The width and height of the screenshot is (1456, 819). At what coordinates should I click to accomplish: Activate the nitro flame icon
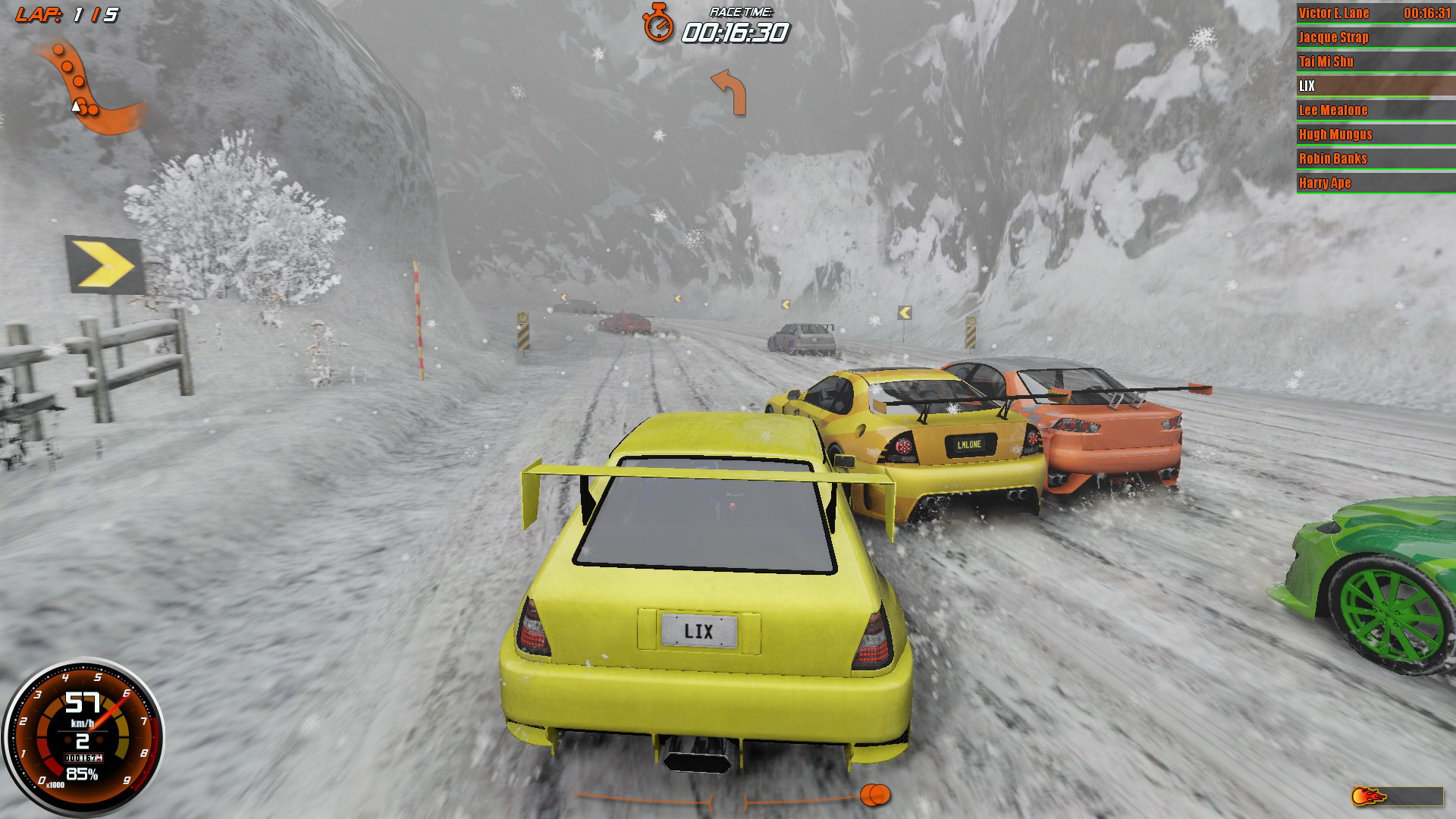pos(1369,796)
